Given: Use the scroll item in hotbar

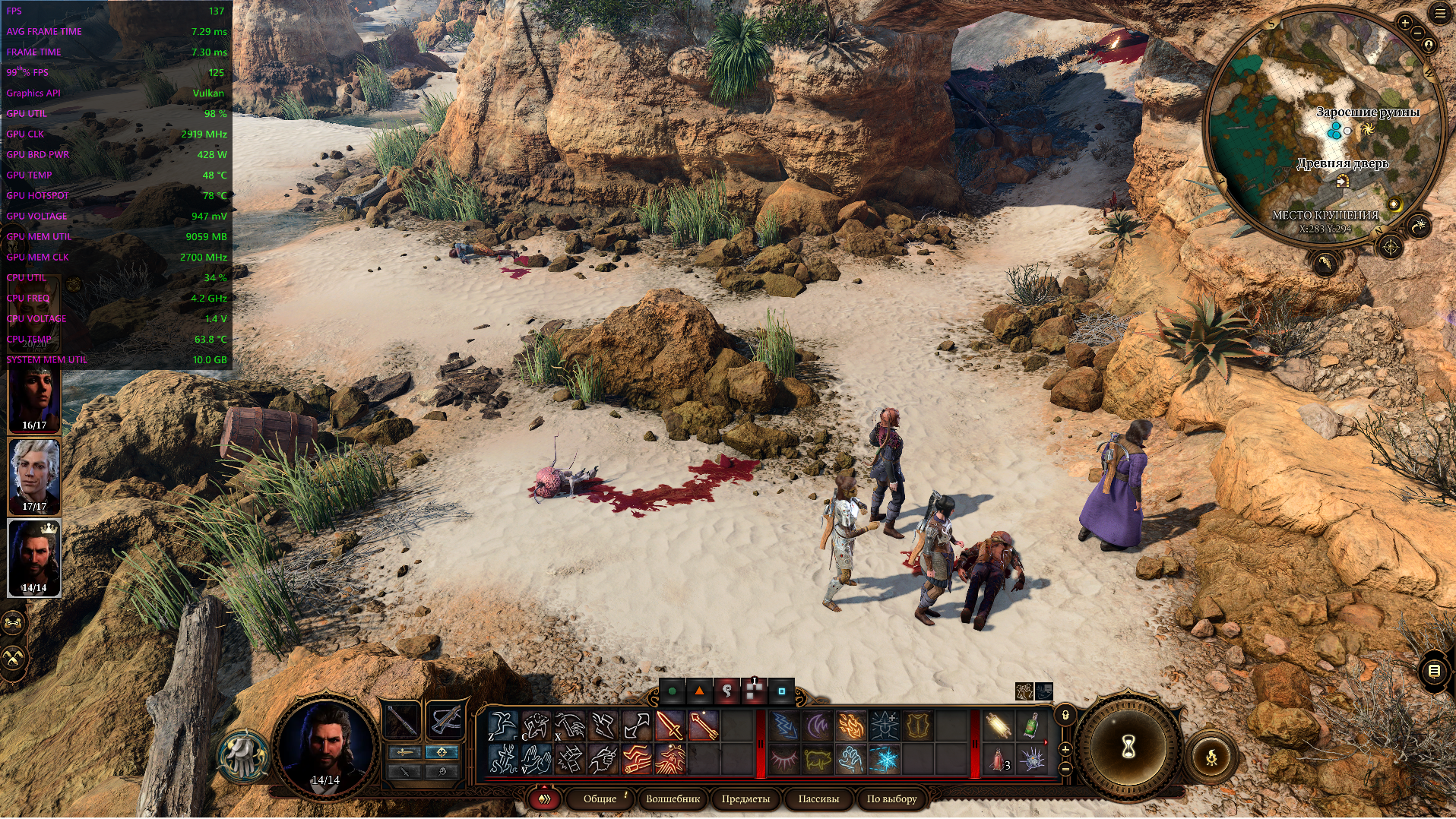Looking at the screenshot, I should pyautogui.click(x=997, y=726).
